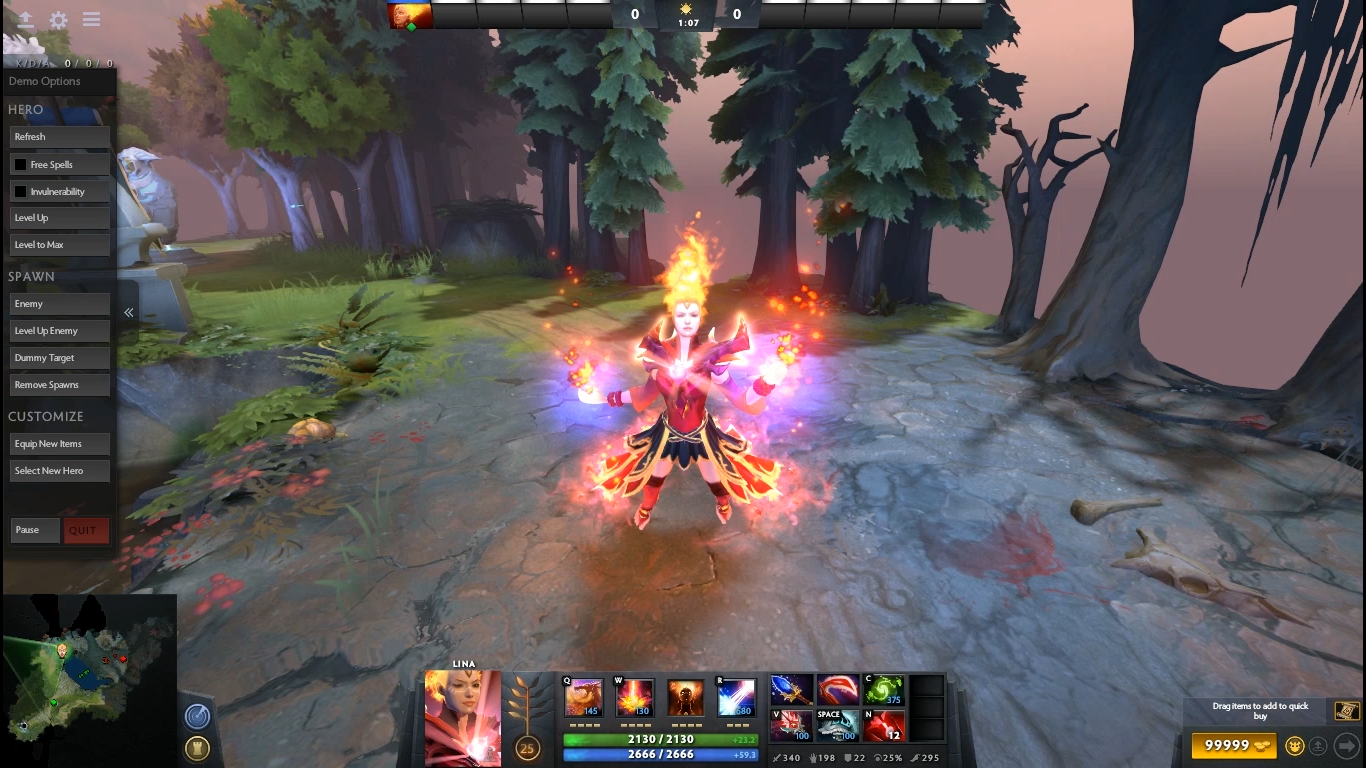Open Equip New Items

pyautogui.click(x=59, y=444)
